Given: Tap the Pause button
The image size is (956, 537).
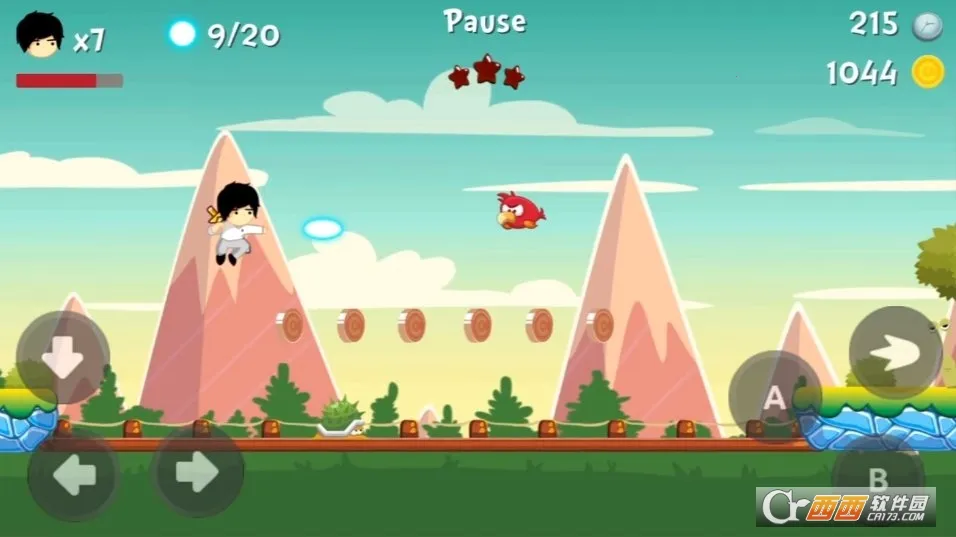Looking at the screenshot, I should tap(485, 21).
